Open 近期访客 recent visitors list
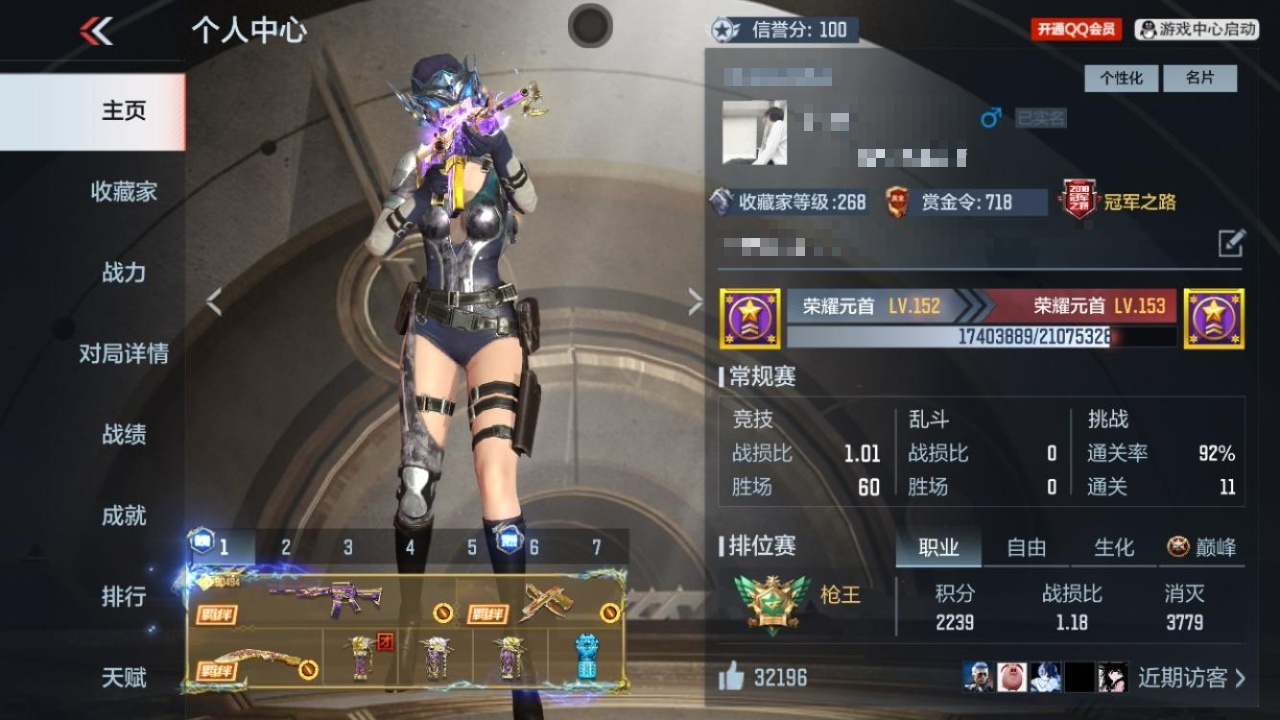Image resolution: width=1280 pixels, height=720 pixels. (1192, 678)
